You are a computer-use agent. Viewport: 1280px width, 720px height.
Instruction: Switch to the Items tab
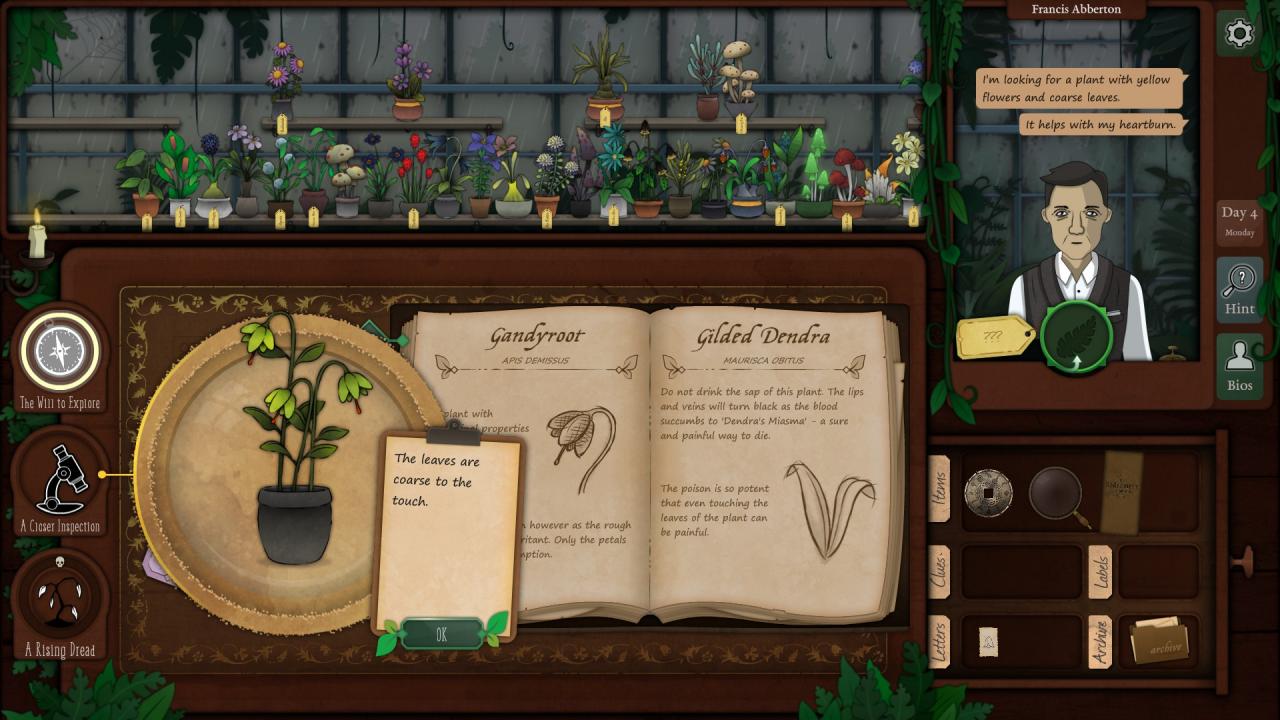pyautogui.click(x=940, y=488)
